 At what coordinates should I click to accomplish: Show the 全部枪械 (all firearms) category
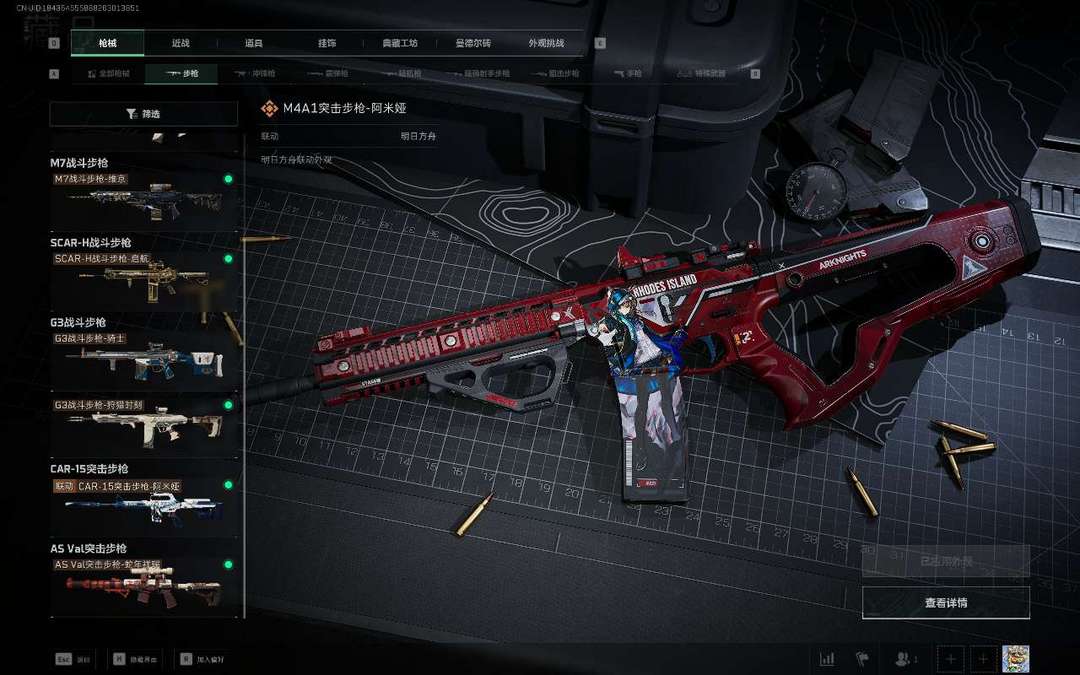point(108,73)
